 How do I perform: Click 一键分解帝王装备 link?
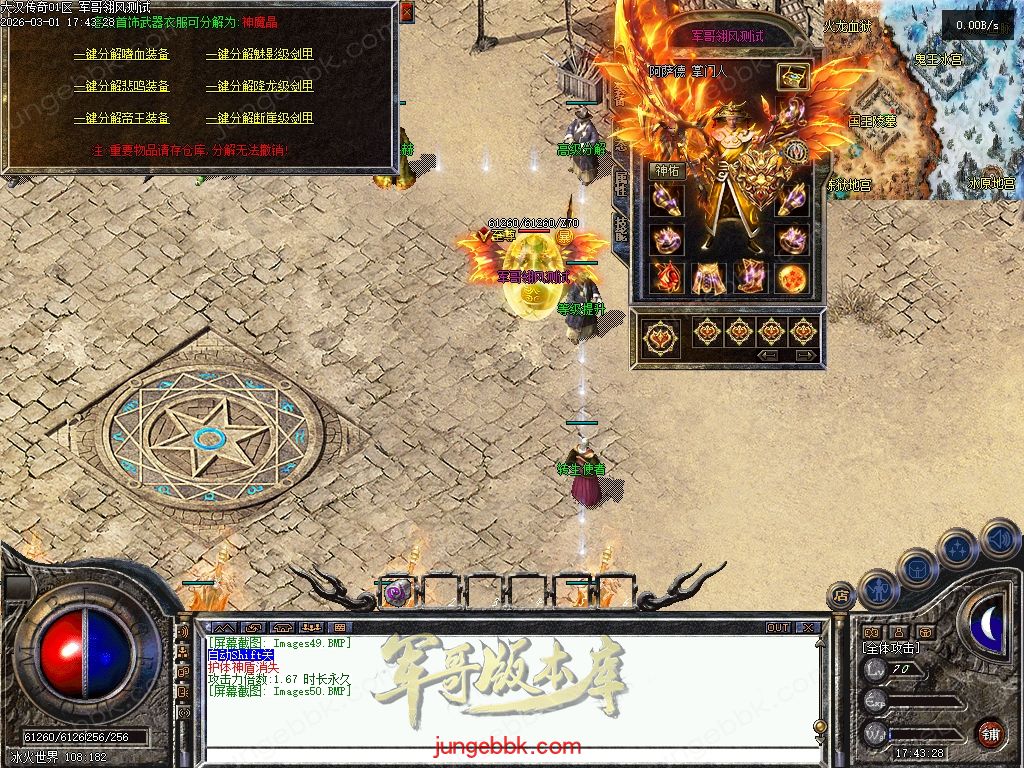tap(121, 118)
